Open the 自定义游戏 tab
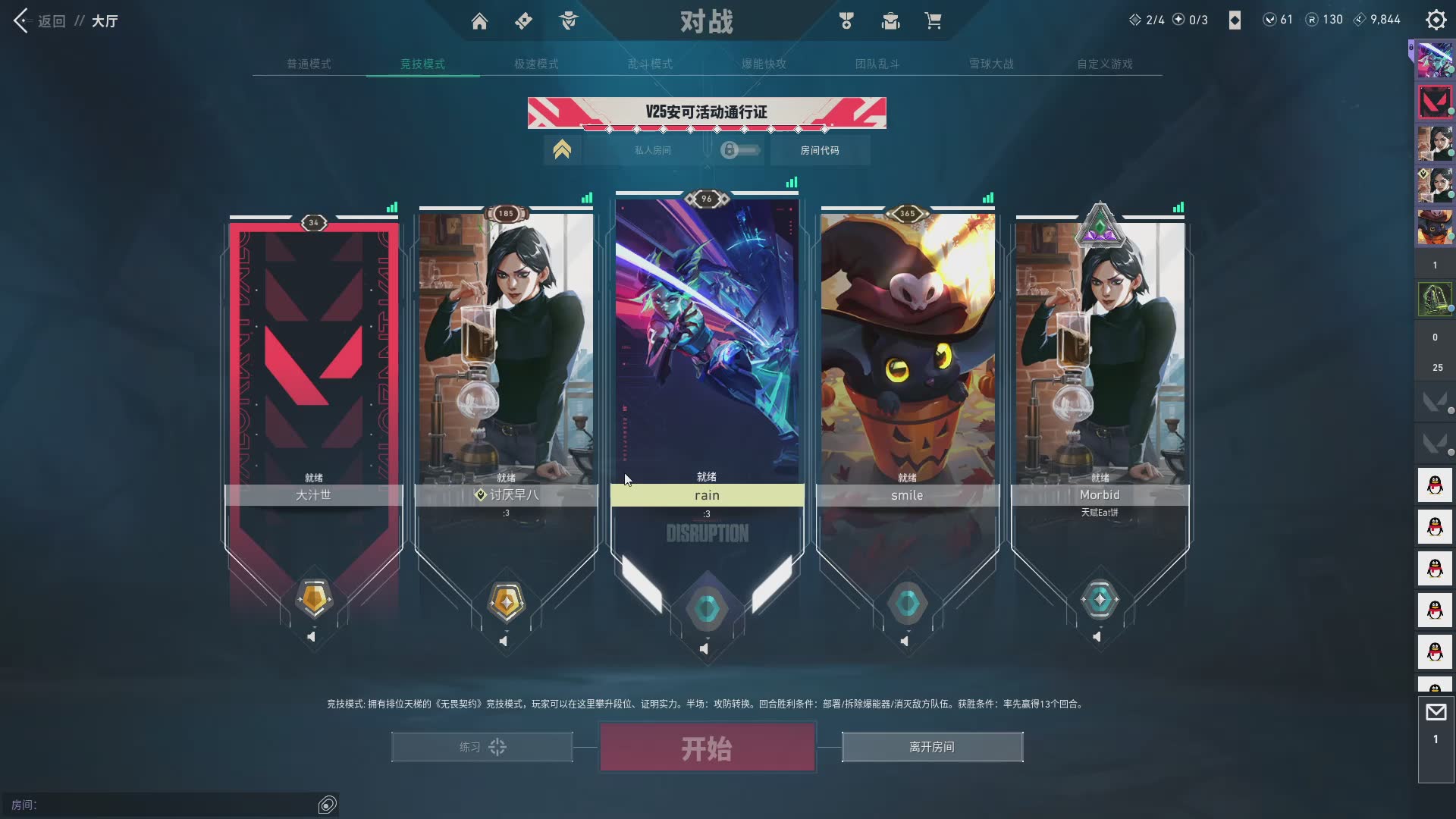Image resolution: width=1456 pixels, height=819 pixels. click(1105, 64)
